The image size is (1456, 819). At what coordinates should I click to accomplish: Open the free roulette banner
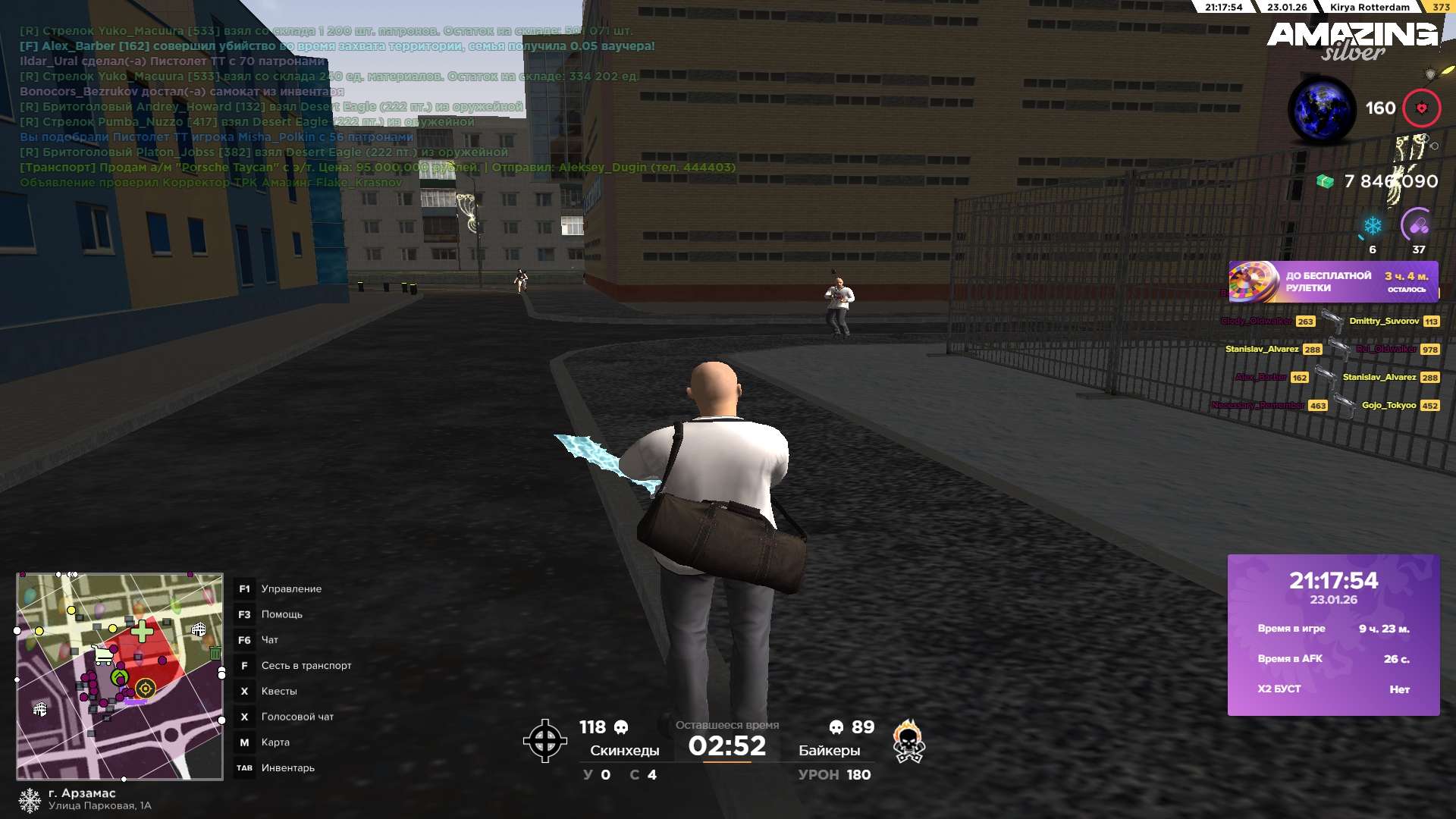pyautogui.click(x=1333, y=282)
